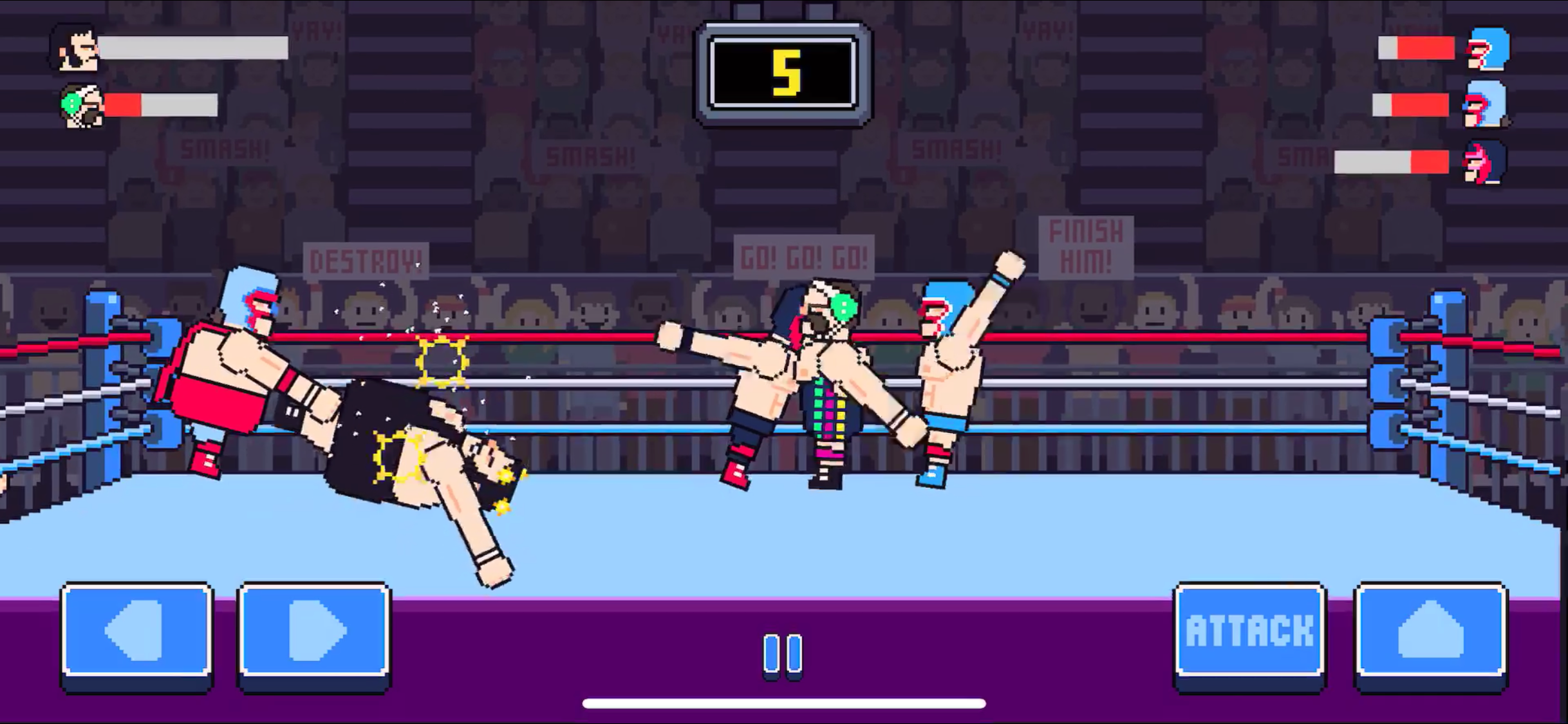Image resolution: width=1568 pixels, height=724 pixels.
Task: Tap the left arrow move button
Action: (x=137, y=631)
